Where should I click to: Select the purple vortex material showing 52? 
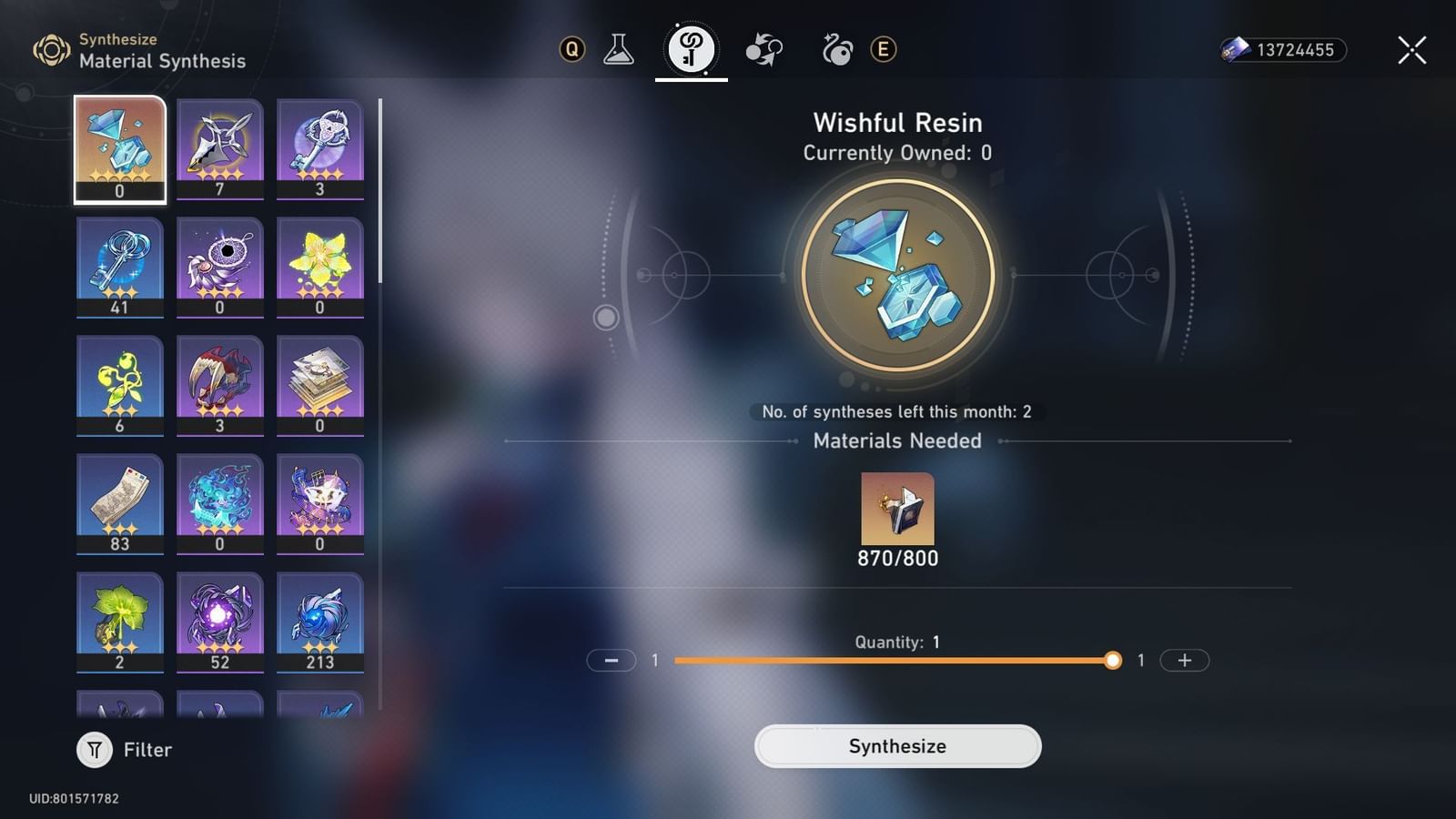pos(219,622)
